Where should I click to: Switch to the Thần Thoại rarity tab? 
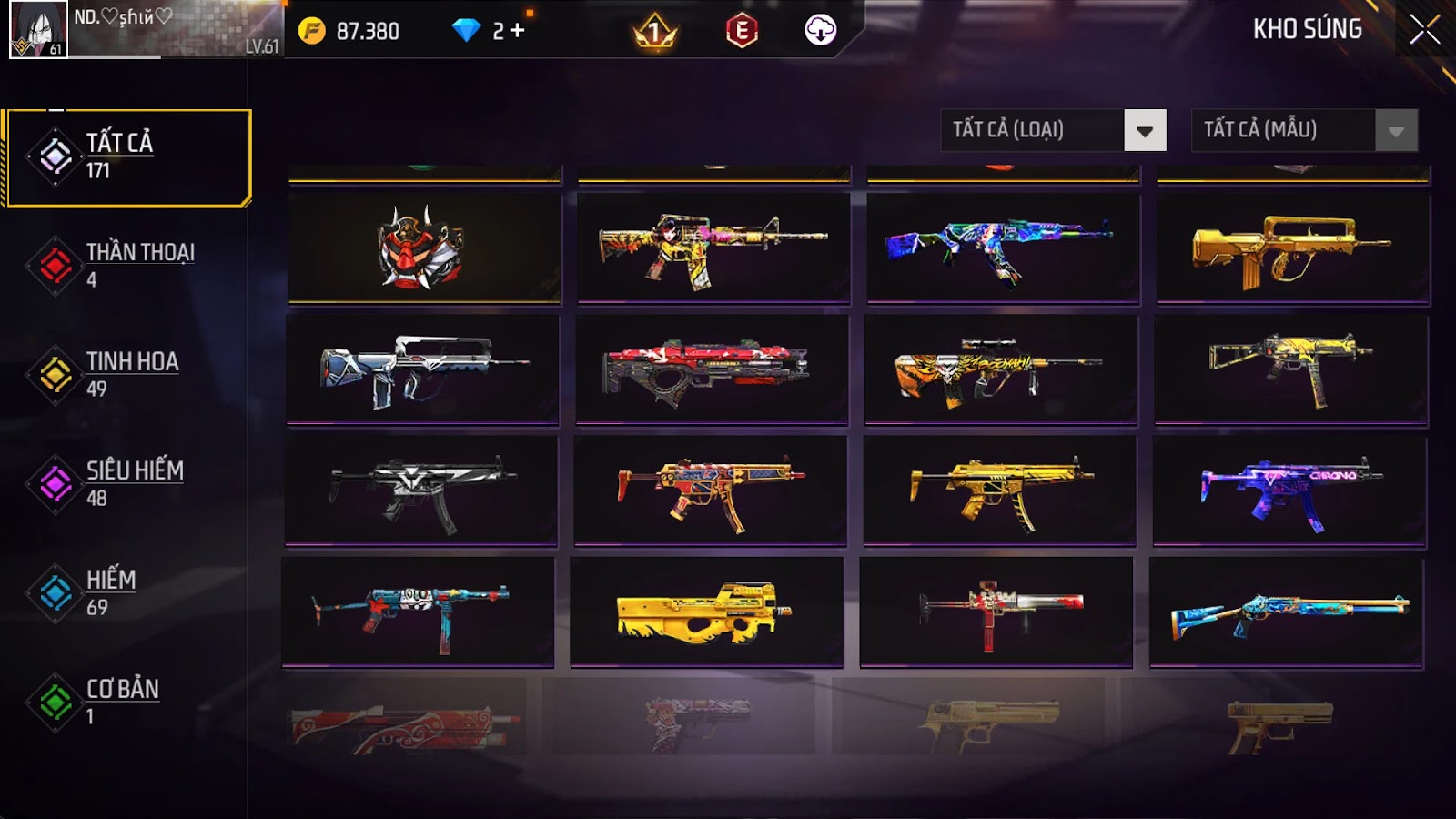[x=127, y=266]
